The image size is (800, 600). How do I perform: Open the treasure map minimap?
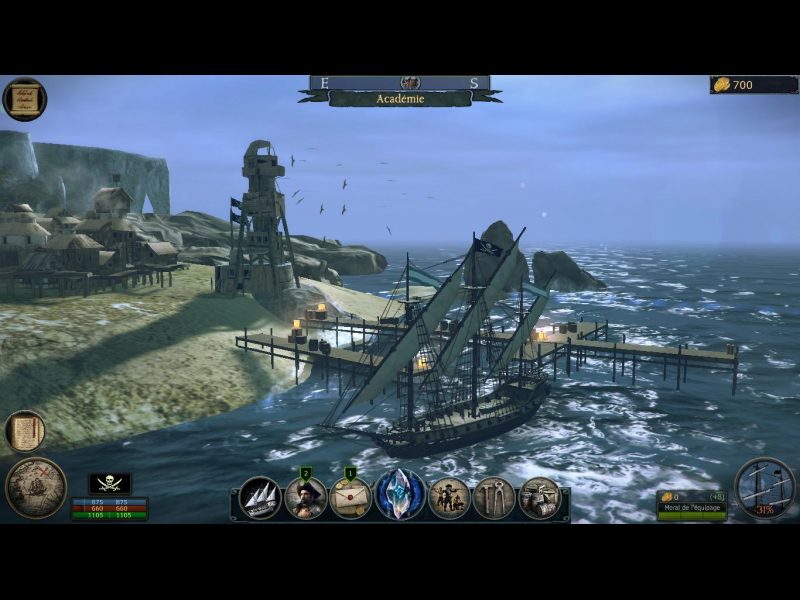pyautogui.click(x=35, y=487)
